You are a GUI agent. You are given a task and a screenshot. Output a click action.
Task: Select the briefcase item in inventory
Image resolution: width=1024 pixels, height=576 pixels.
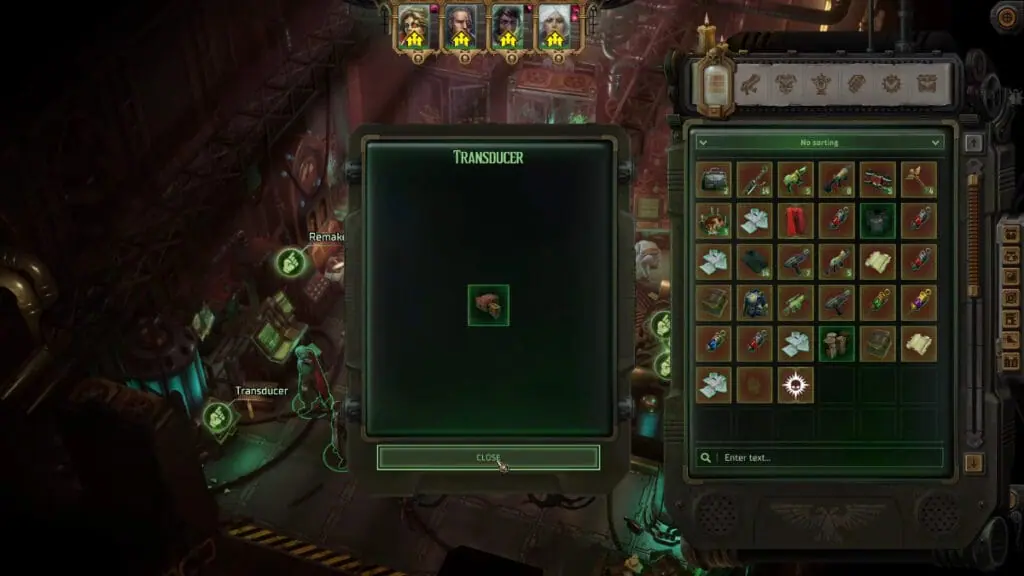tap(714, 180)
